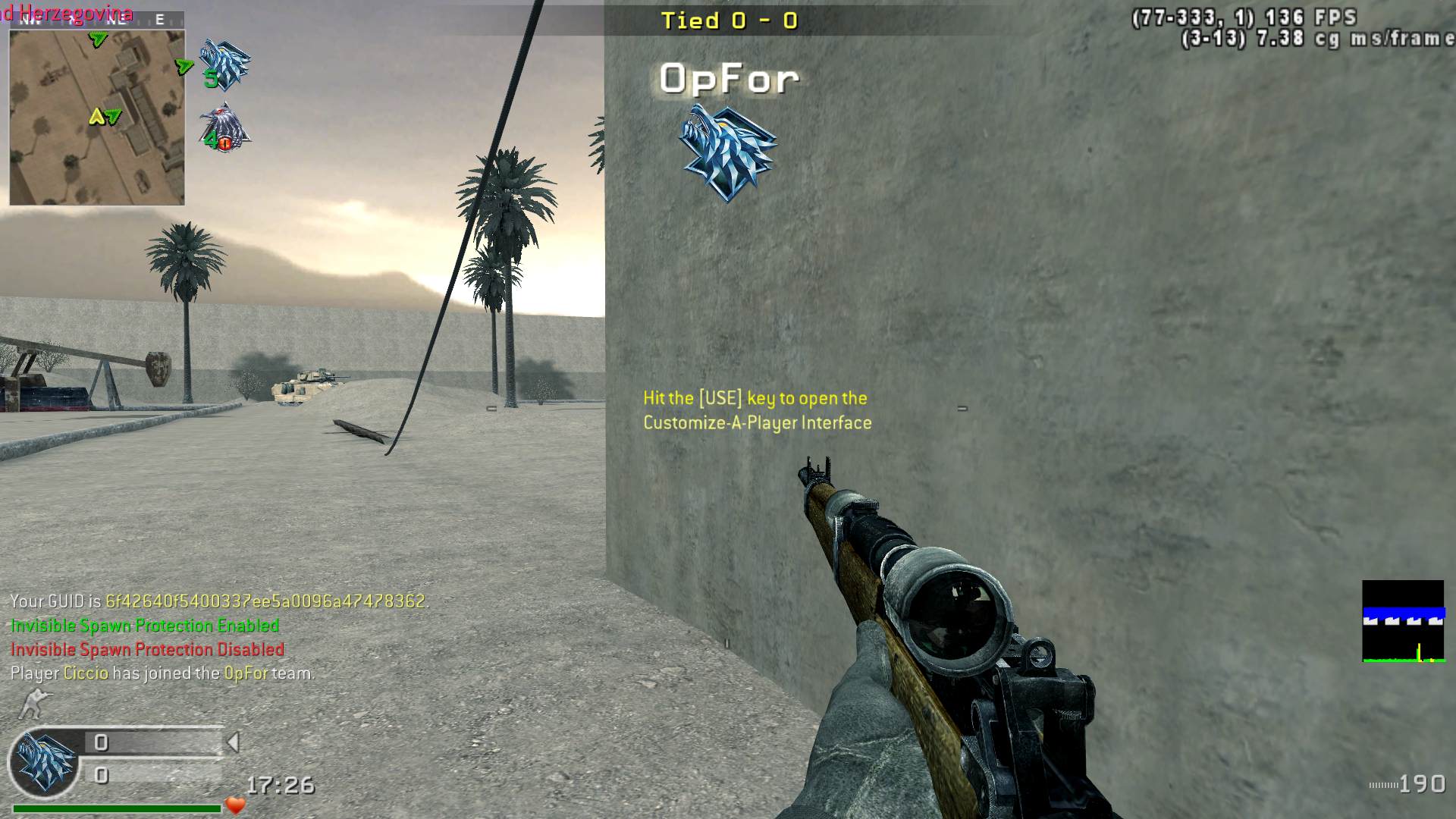Click the standing soldier stance icon
Viewport: 1456px width, 819px height.
pyautogui.click(x=33, y=704)
